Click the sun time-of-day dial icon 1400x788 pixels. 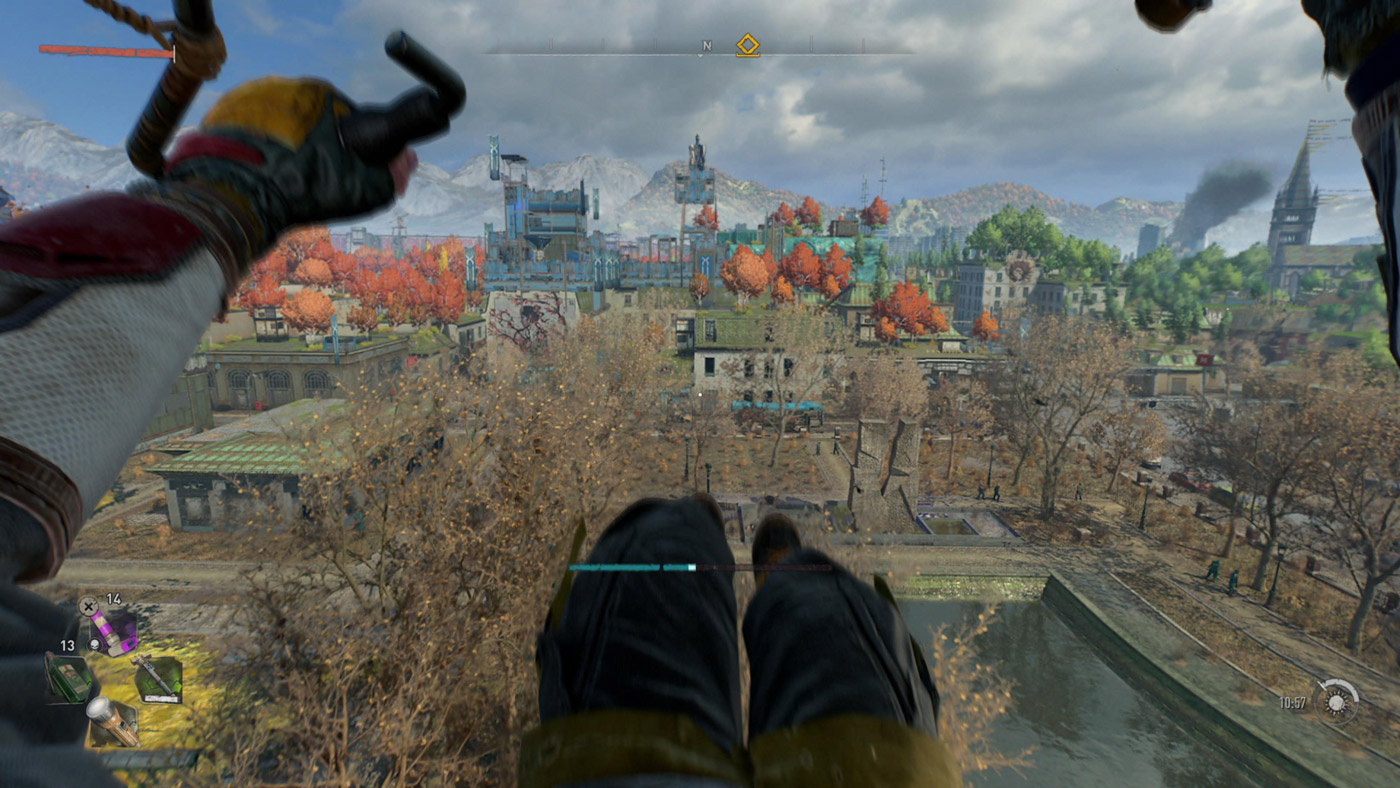pyautogui.click(x=1336, y=702)
